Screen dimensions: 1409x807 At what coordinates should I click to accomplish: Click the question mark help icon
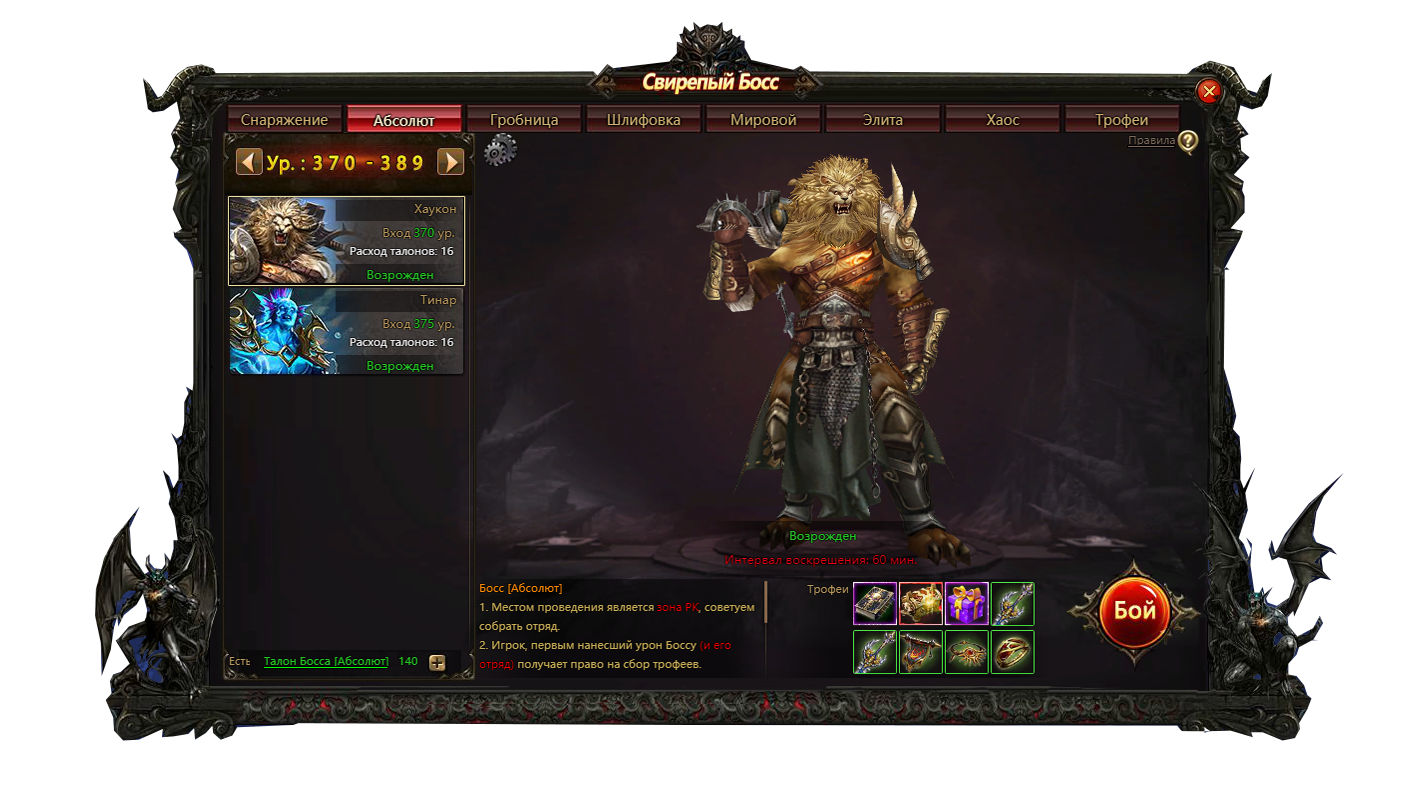click(1187, 142)
